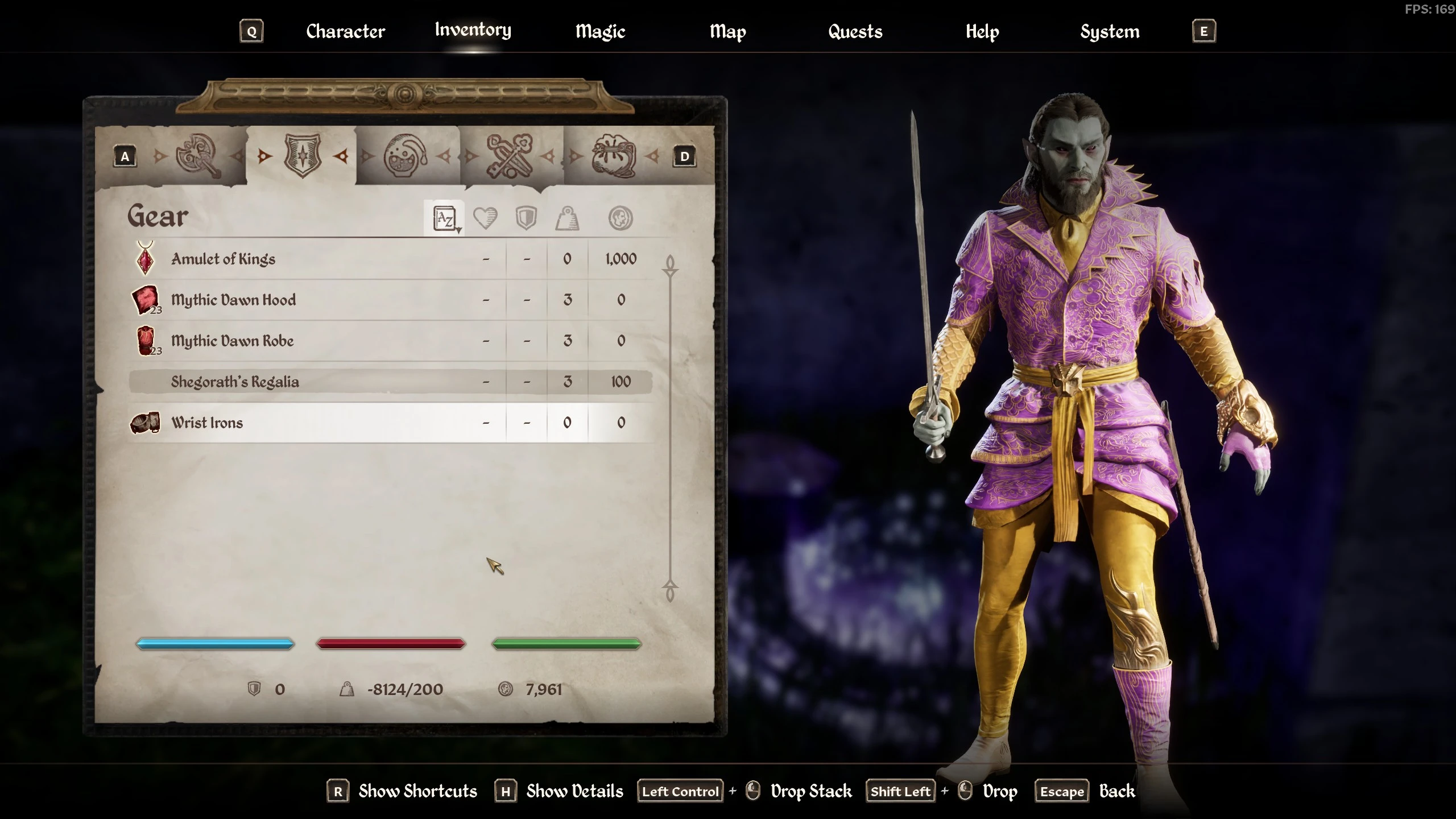Sort gear by heart column icon
Screen dimensions: 1456x819
point(485,218)
